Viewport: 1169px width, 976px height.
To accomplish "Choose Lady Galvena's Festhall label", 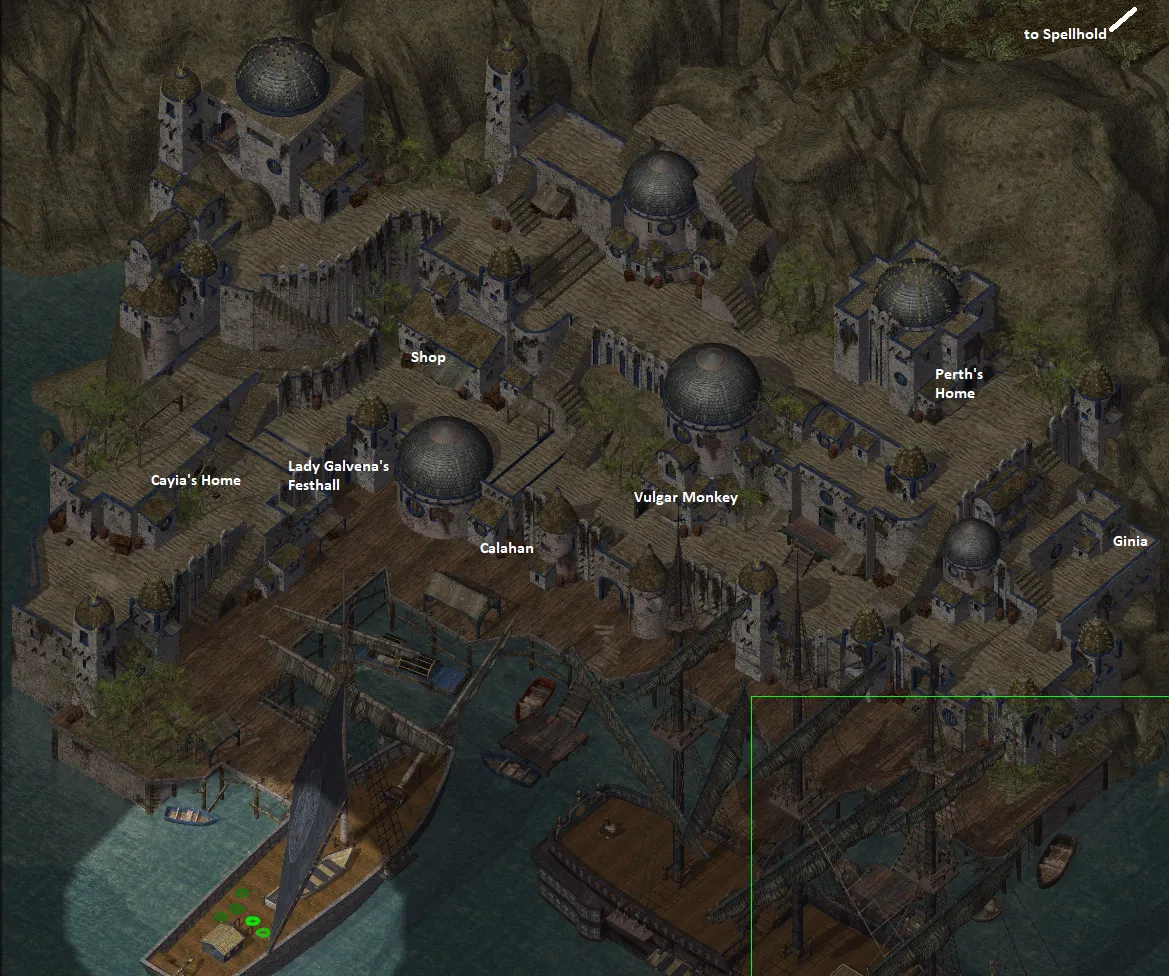I will [x=338, y=476].
